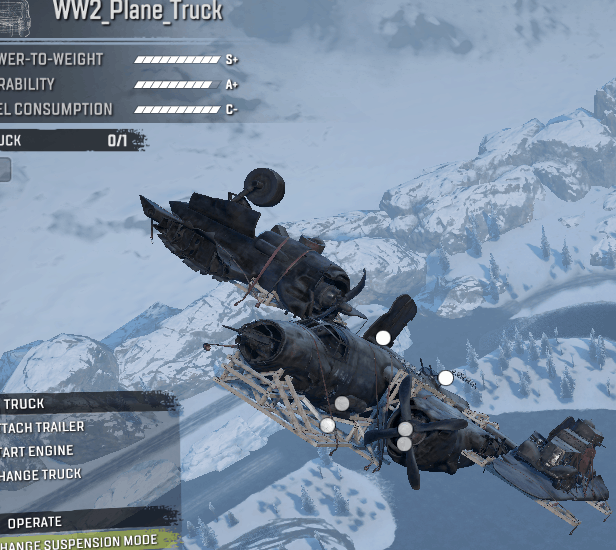
Task: Activate Change Suspension Mode
Action: pos(80,541)
